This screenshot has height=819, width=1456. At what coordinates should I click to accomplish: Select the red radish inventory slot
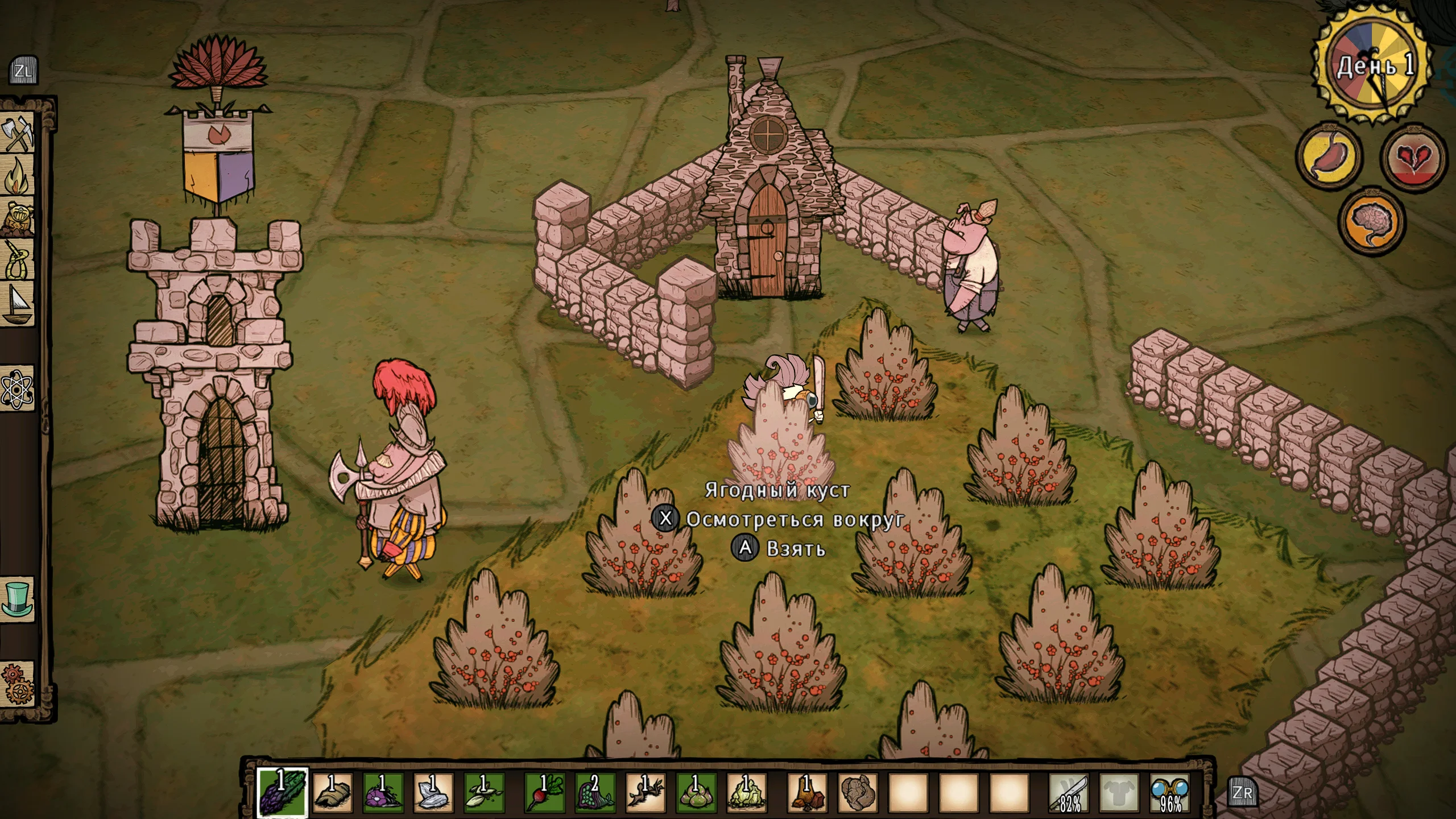click(x=544, y=792)
